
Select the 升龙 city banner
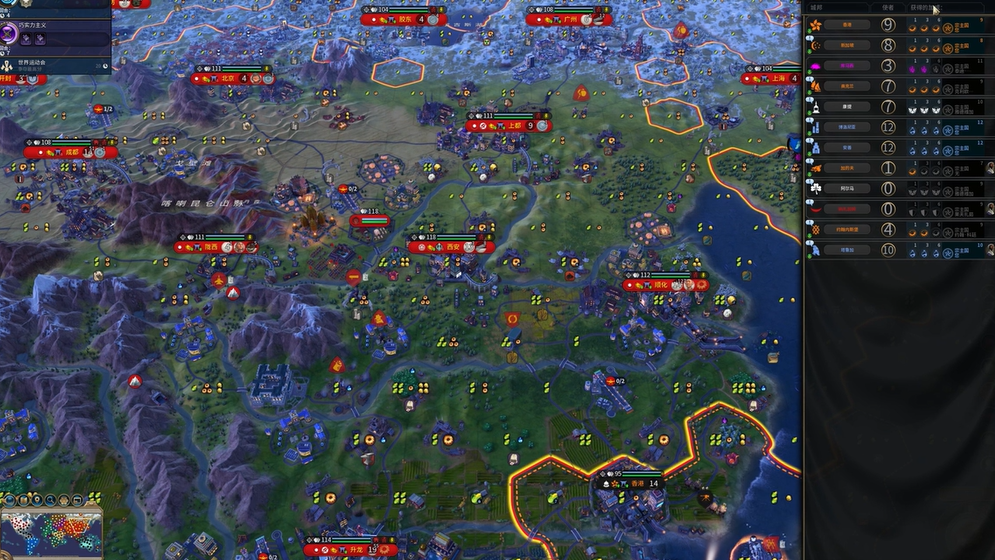pyautogui.click(x=355, y=549)
